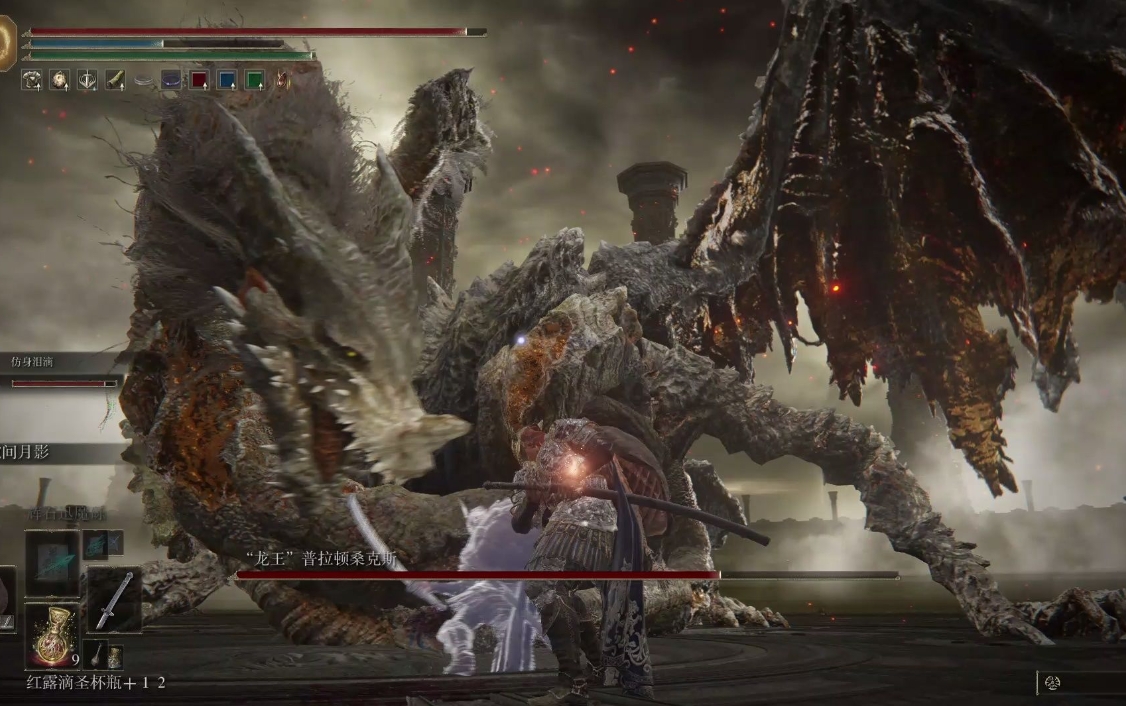
Task: Click the blue square buff icon
Action: click(x=227, y=80)
